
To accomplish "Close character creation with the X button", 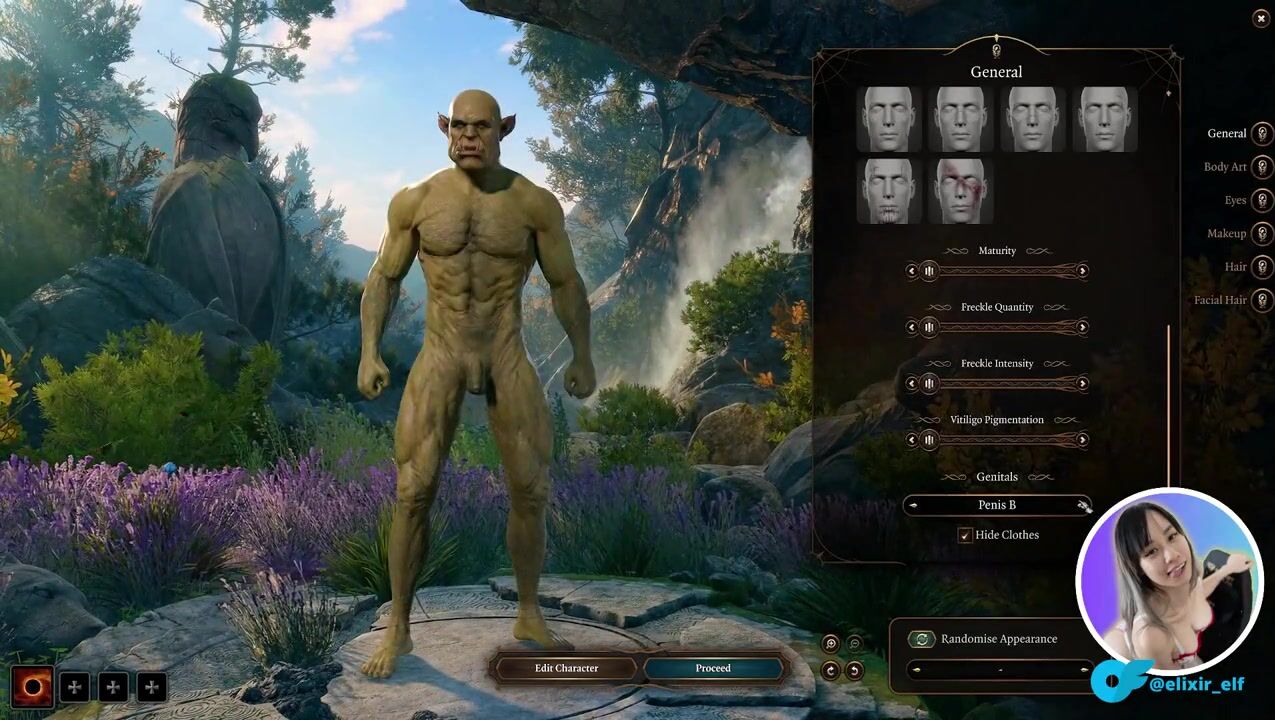I will tap(1260, 19).
